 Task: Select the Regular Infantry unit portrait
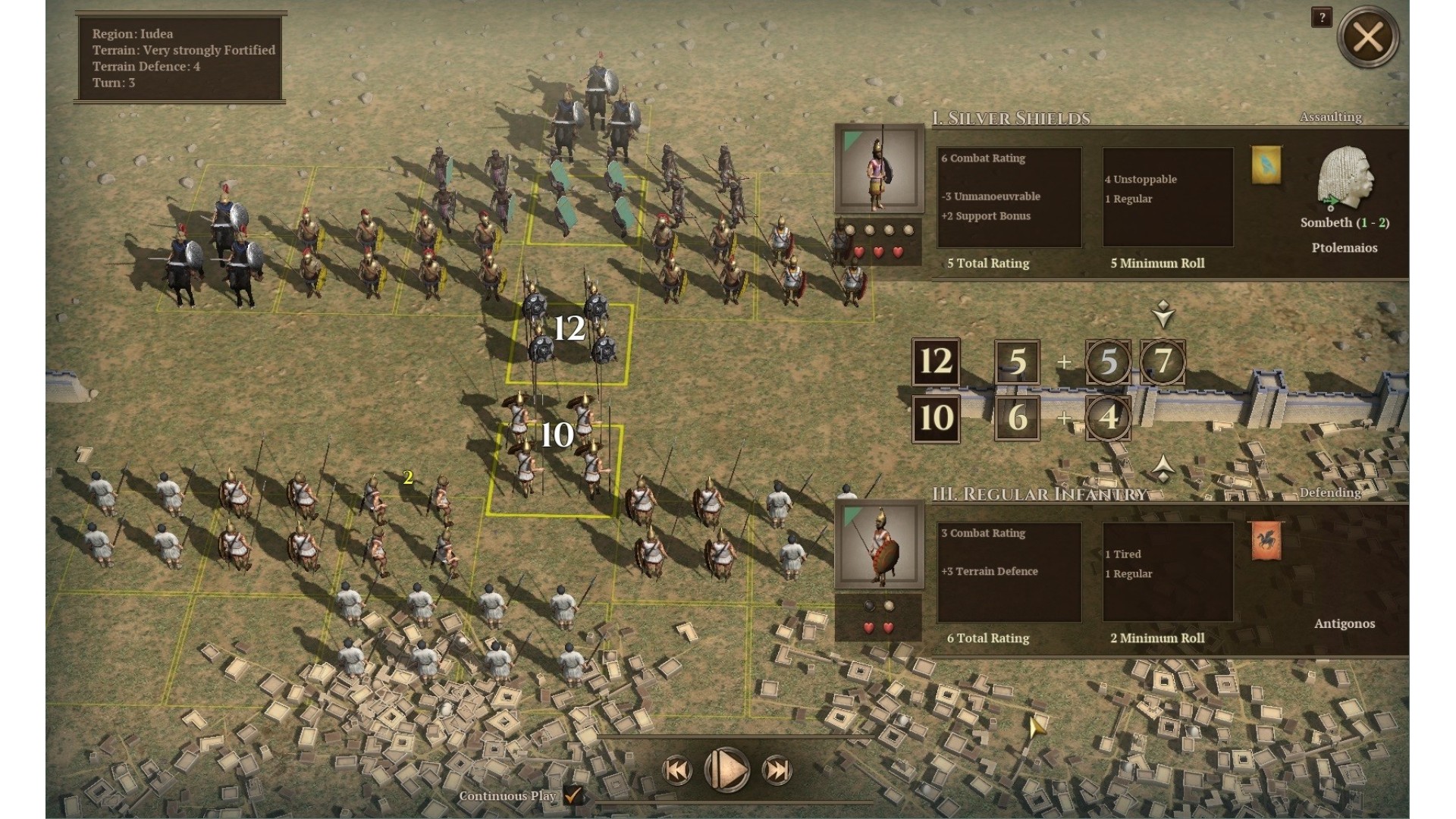point(879,545)
